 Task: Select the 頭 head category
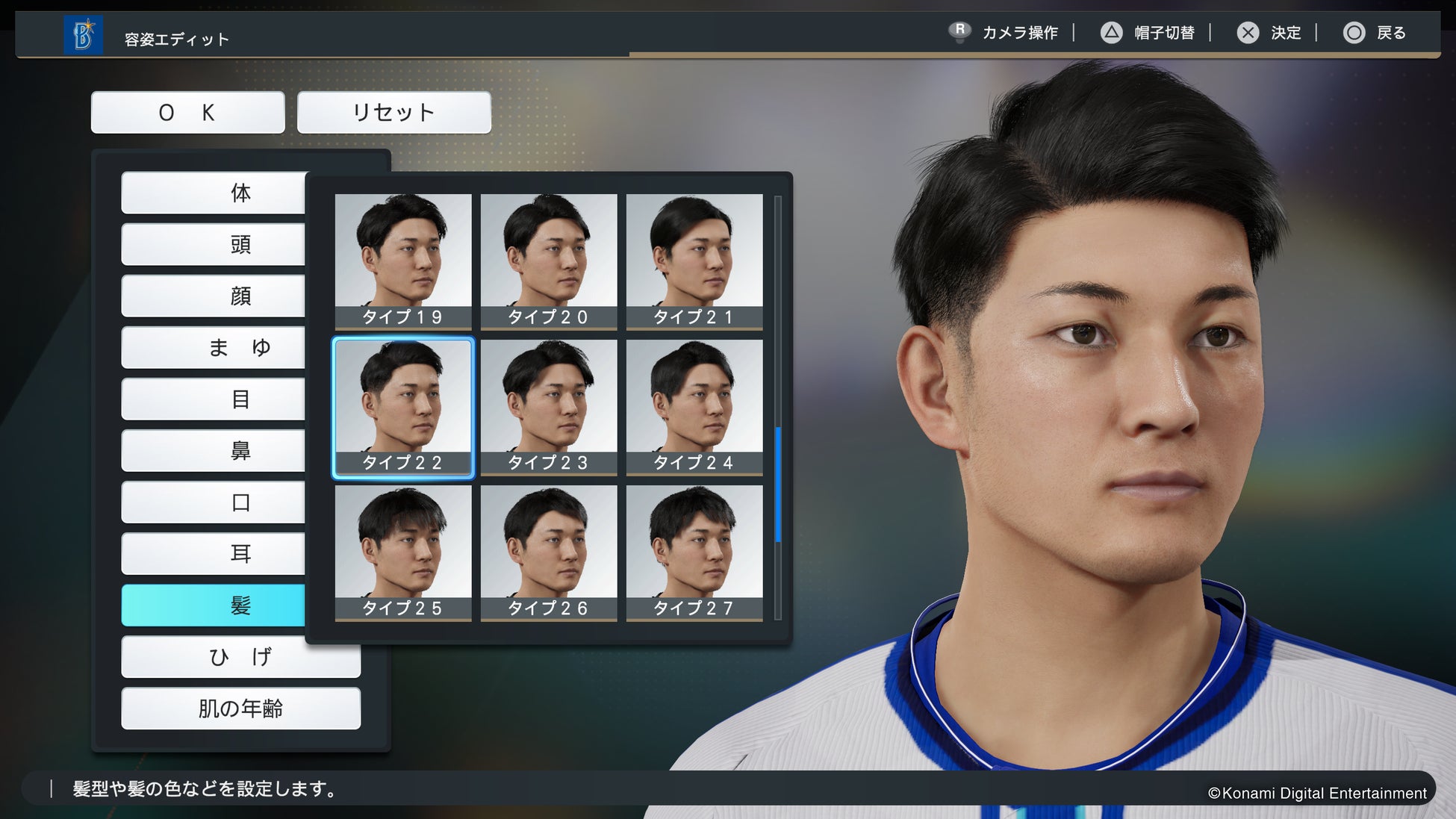point(214,245)
